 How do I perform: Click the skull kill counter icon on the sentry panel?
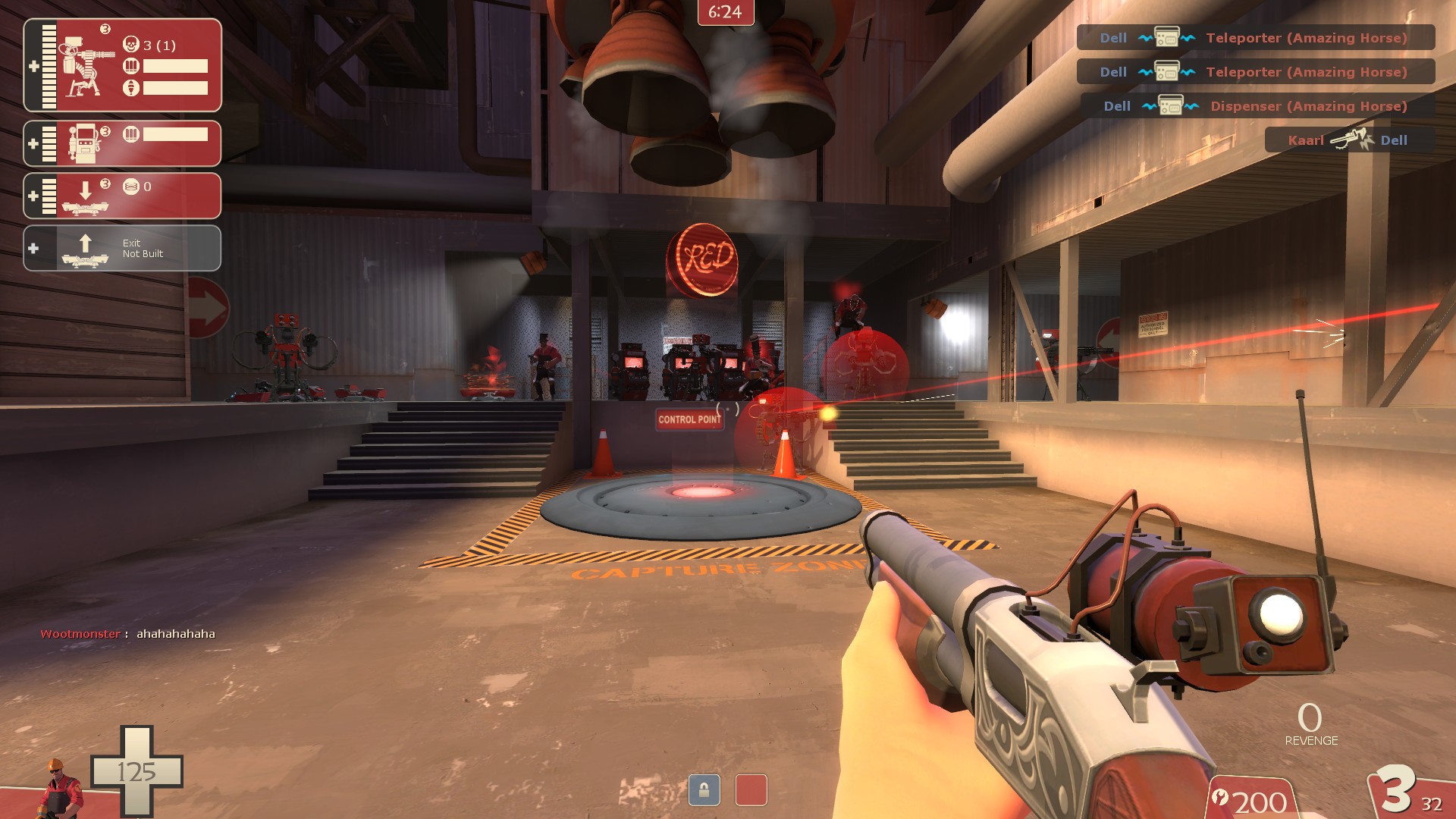coord(132,45)
